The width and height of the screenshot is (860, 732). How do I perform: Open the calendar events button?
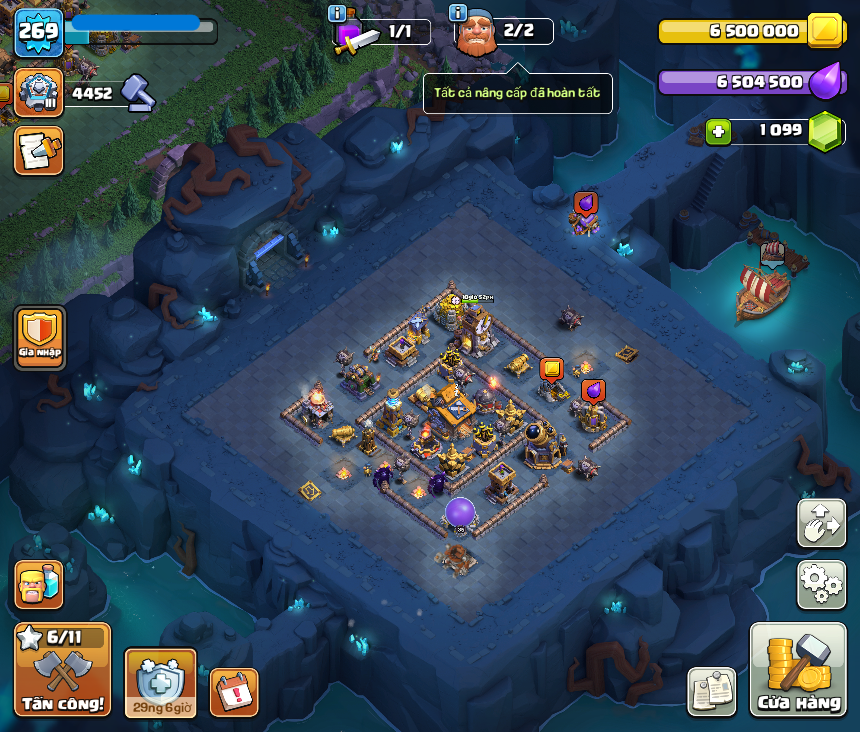[x=234, y=692]
